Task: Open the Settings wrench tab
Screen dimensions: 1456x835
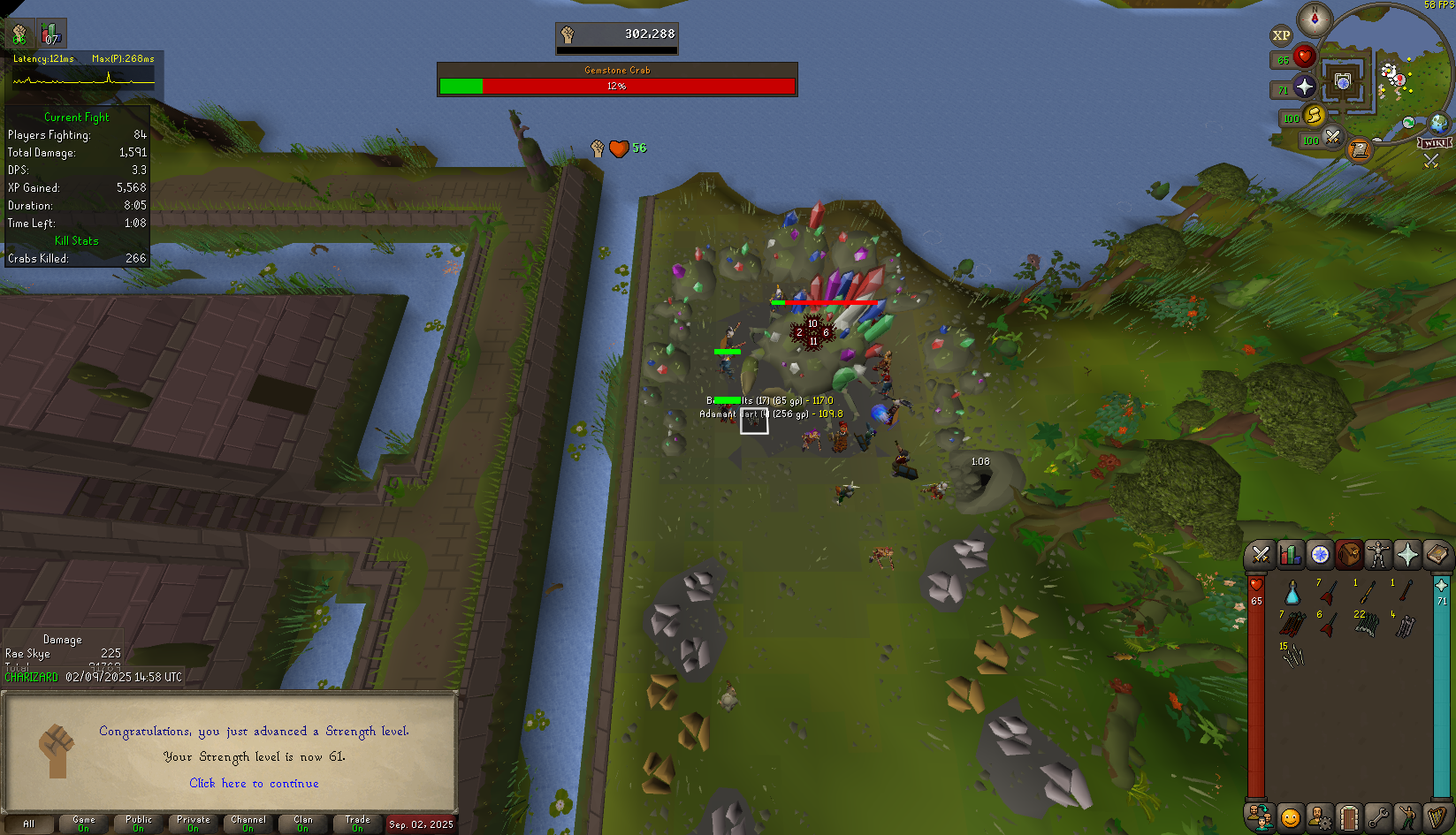Action: pyautogui.click(x=1378, y=817)
